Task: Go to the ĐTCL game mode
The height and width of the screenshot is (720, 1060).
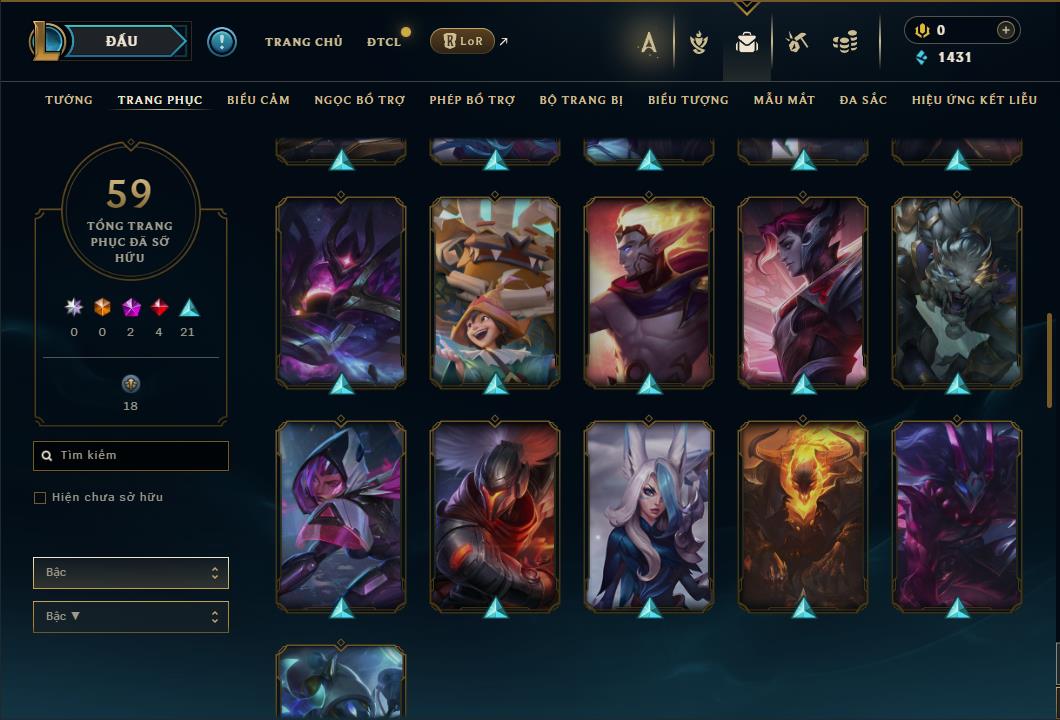Action: coord(384,42)
